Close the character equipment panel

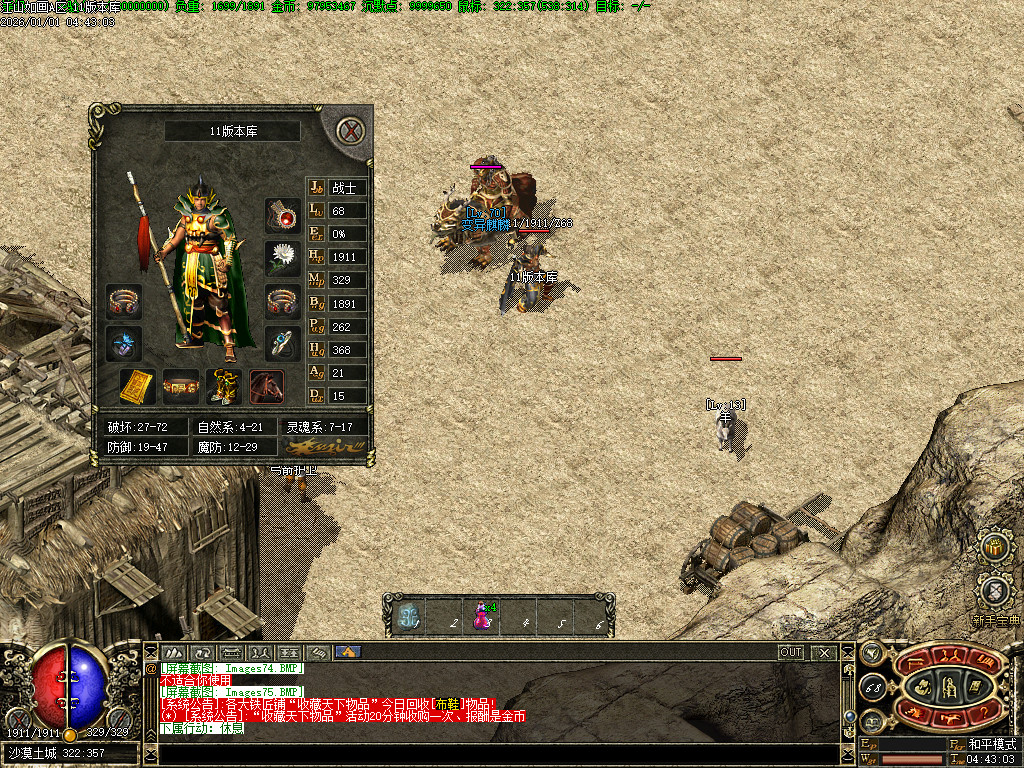click(x=349, y=131)
